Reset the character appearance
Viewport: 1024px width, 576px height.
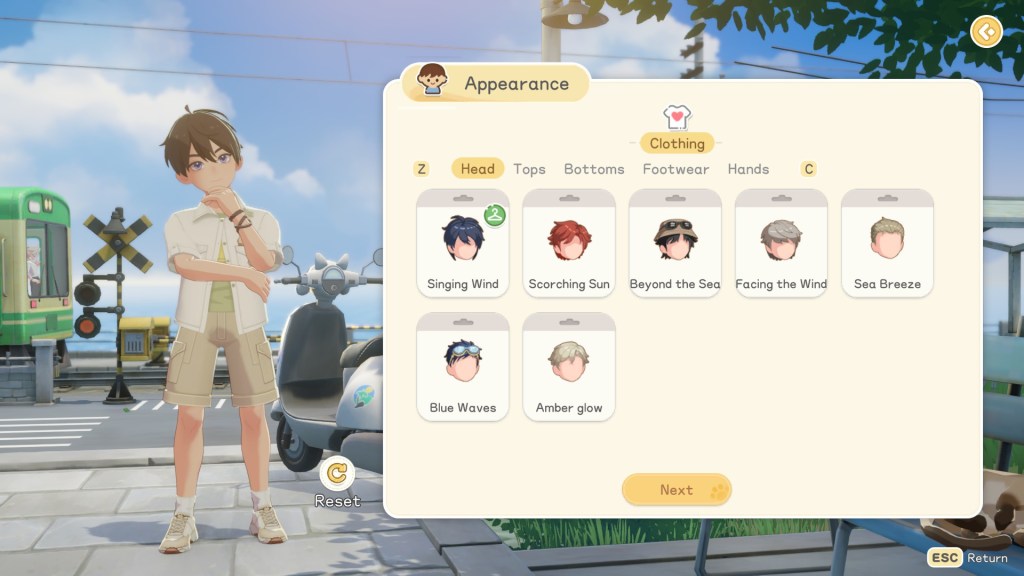click(338, 473)
